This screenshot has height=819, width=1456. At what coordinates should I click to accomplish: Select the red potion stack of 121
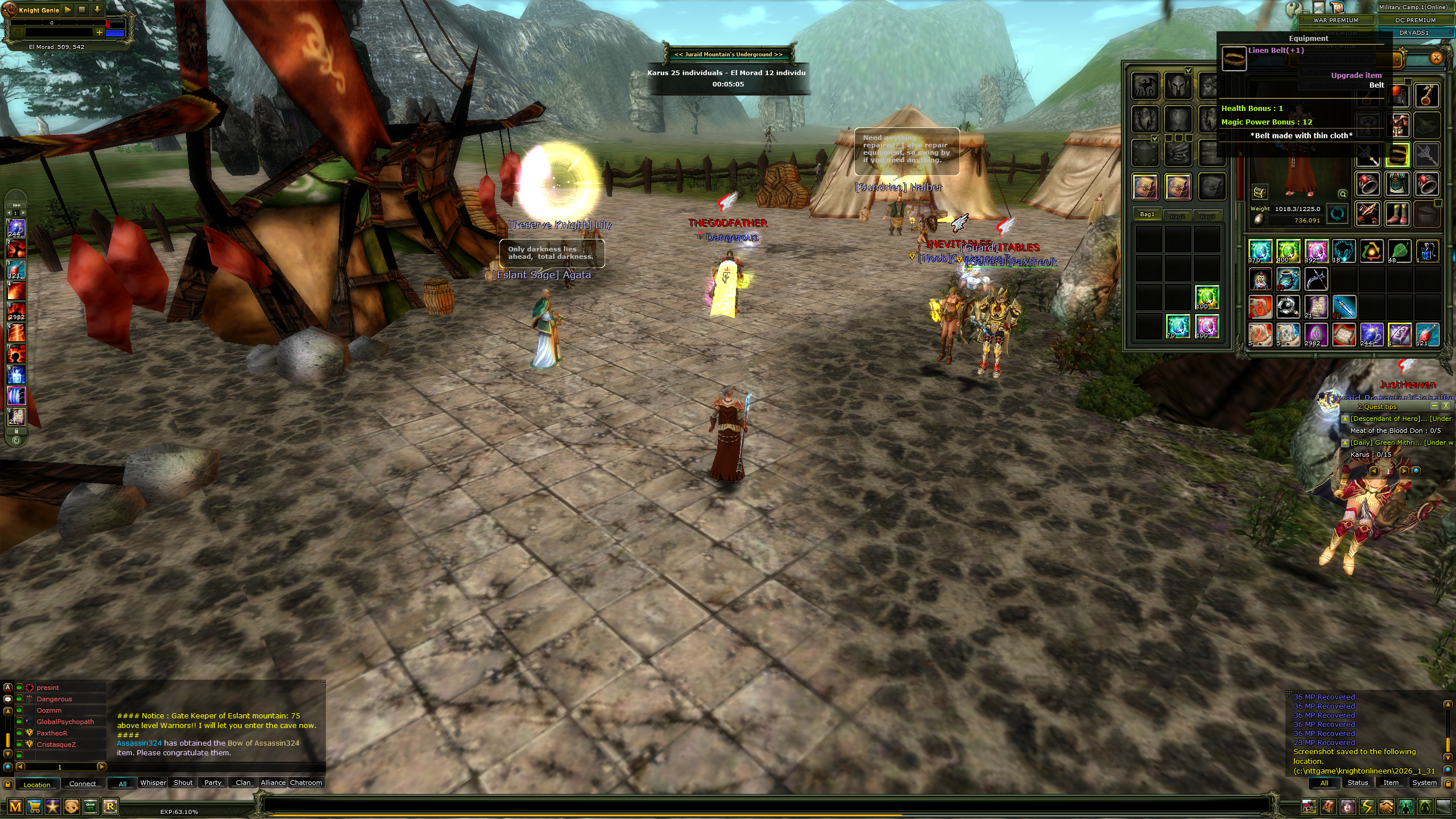click(x=1426, y=335)
